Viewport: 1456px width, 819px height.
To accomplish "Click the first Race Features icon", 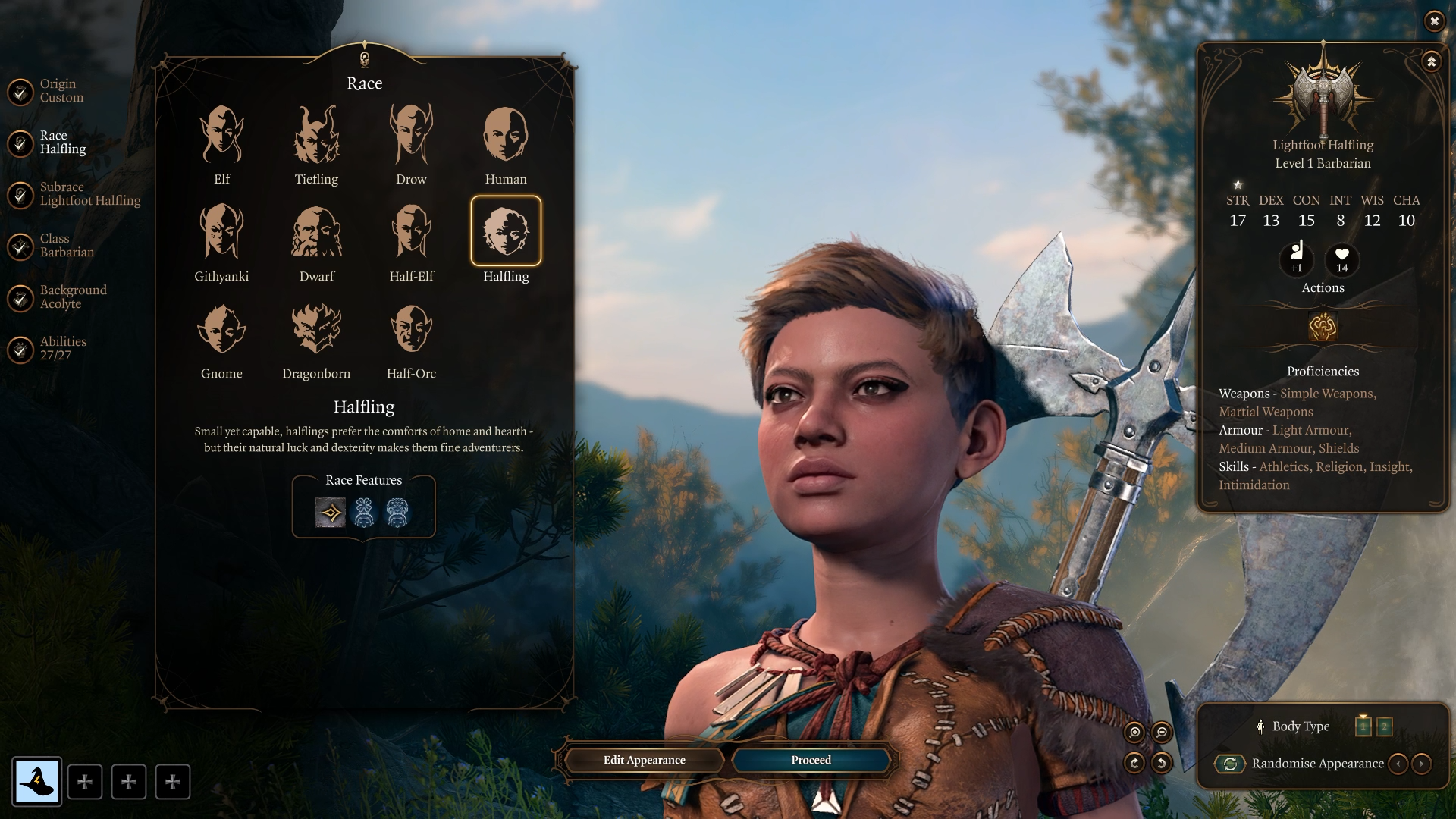I will [x=331, y=512].
